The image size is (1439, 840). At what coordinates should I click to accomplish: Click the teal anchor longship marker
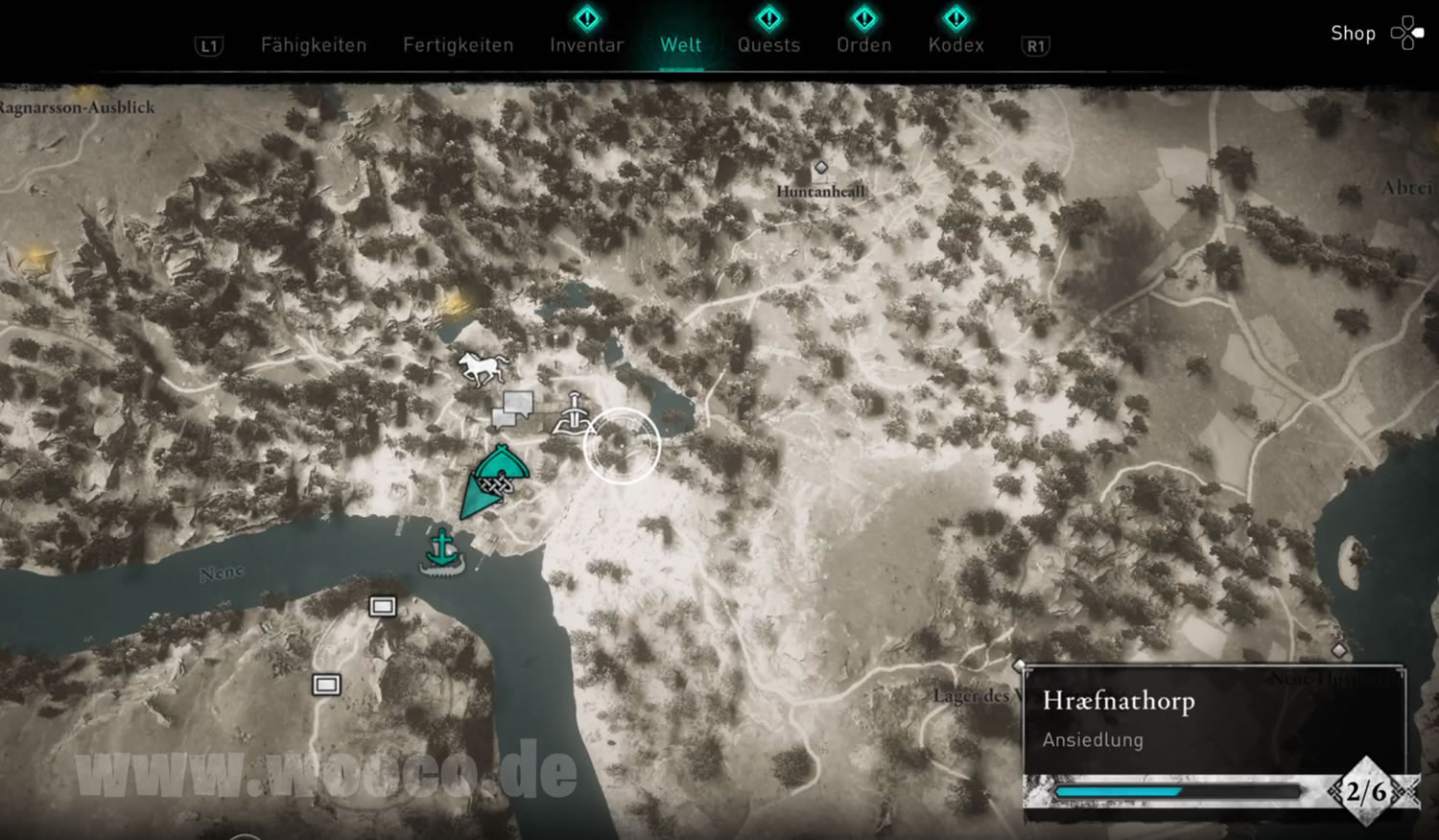(x=442, y=551)
